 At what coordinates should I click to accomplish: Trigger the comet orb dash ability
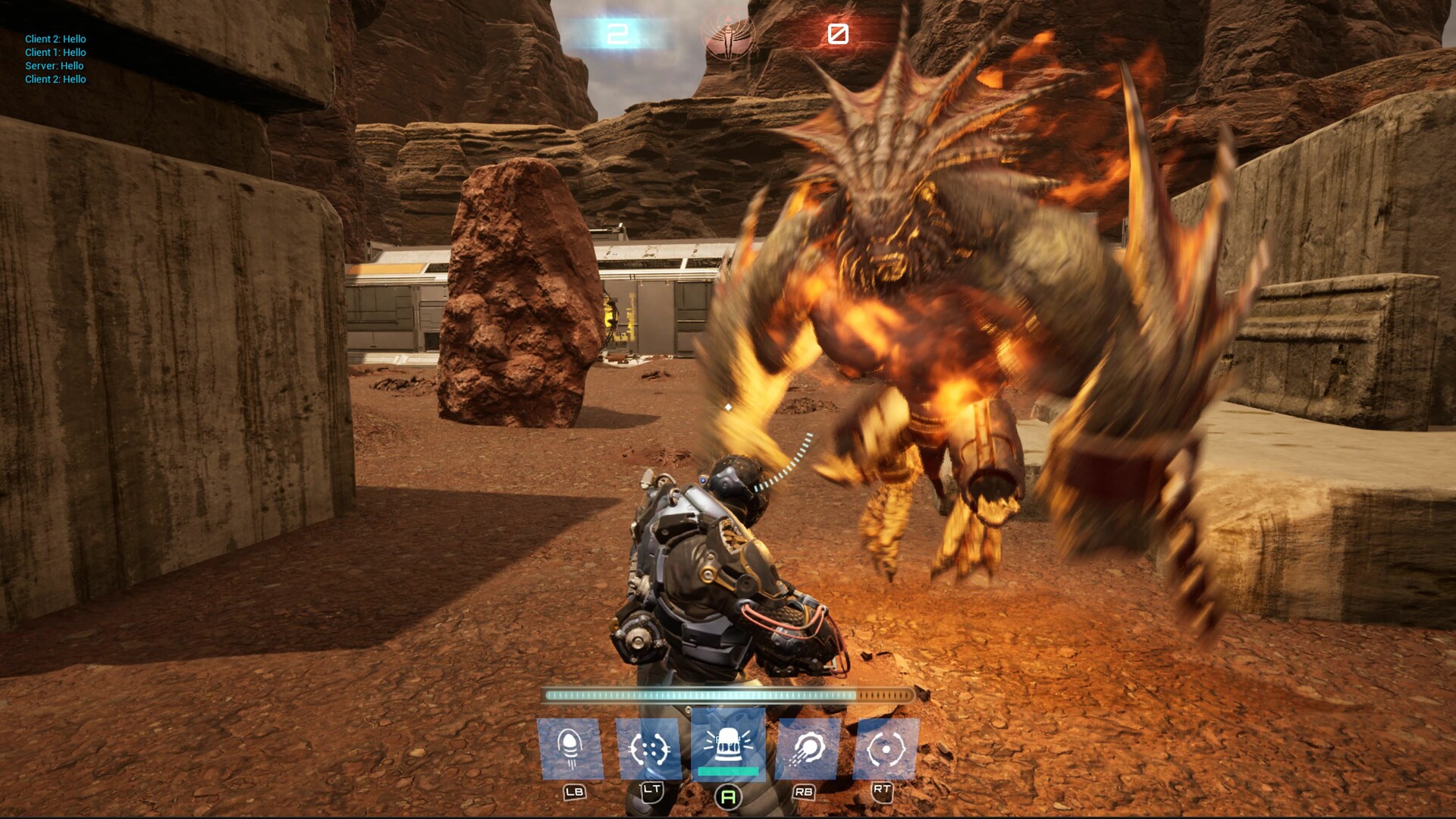pyautogui.click(x=807, y=748)
